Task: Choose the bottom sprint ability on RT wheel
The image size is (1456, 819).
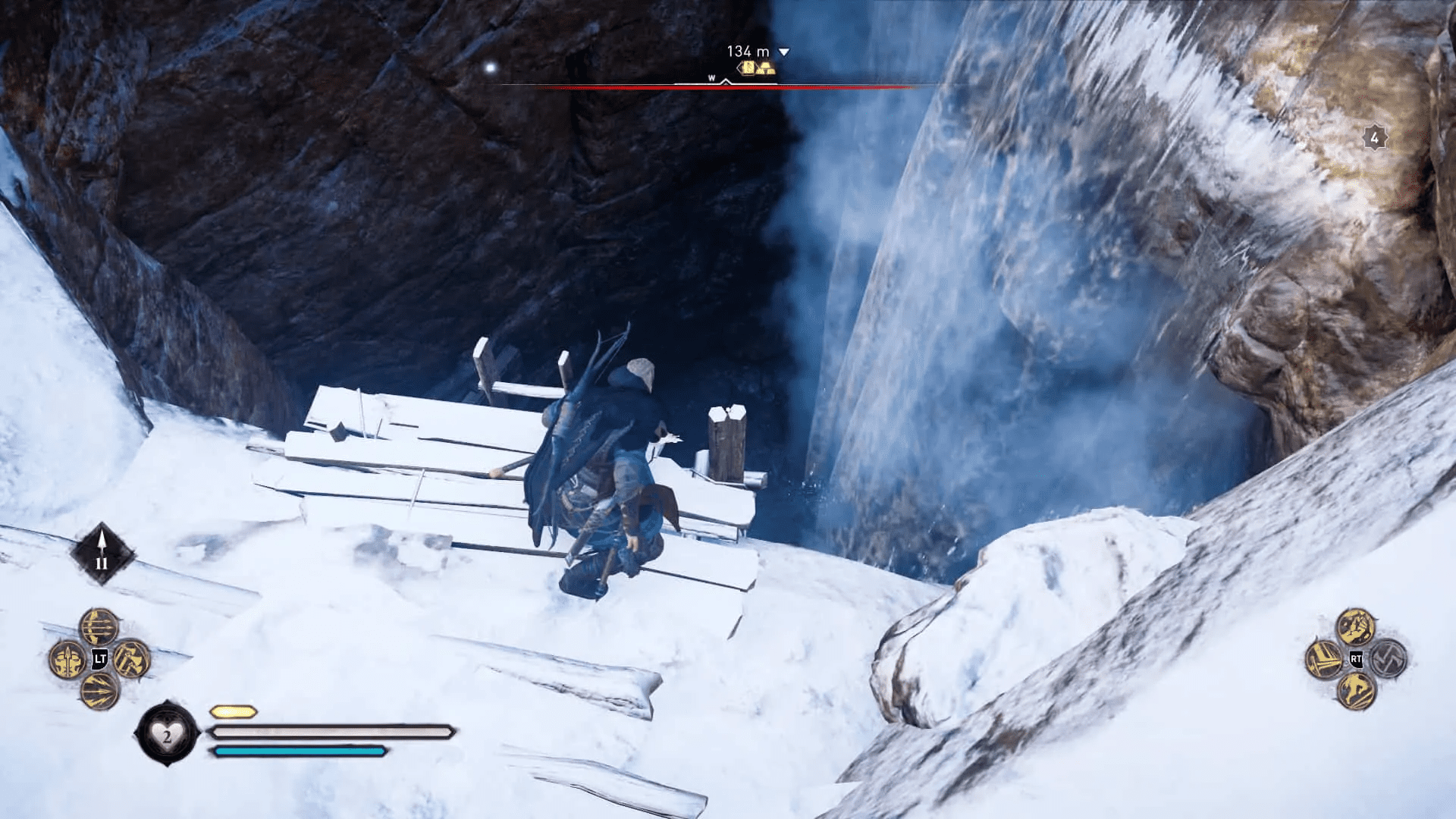Action: pyautogui.click(x=1357, y=691)
